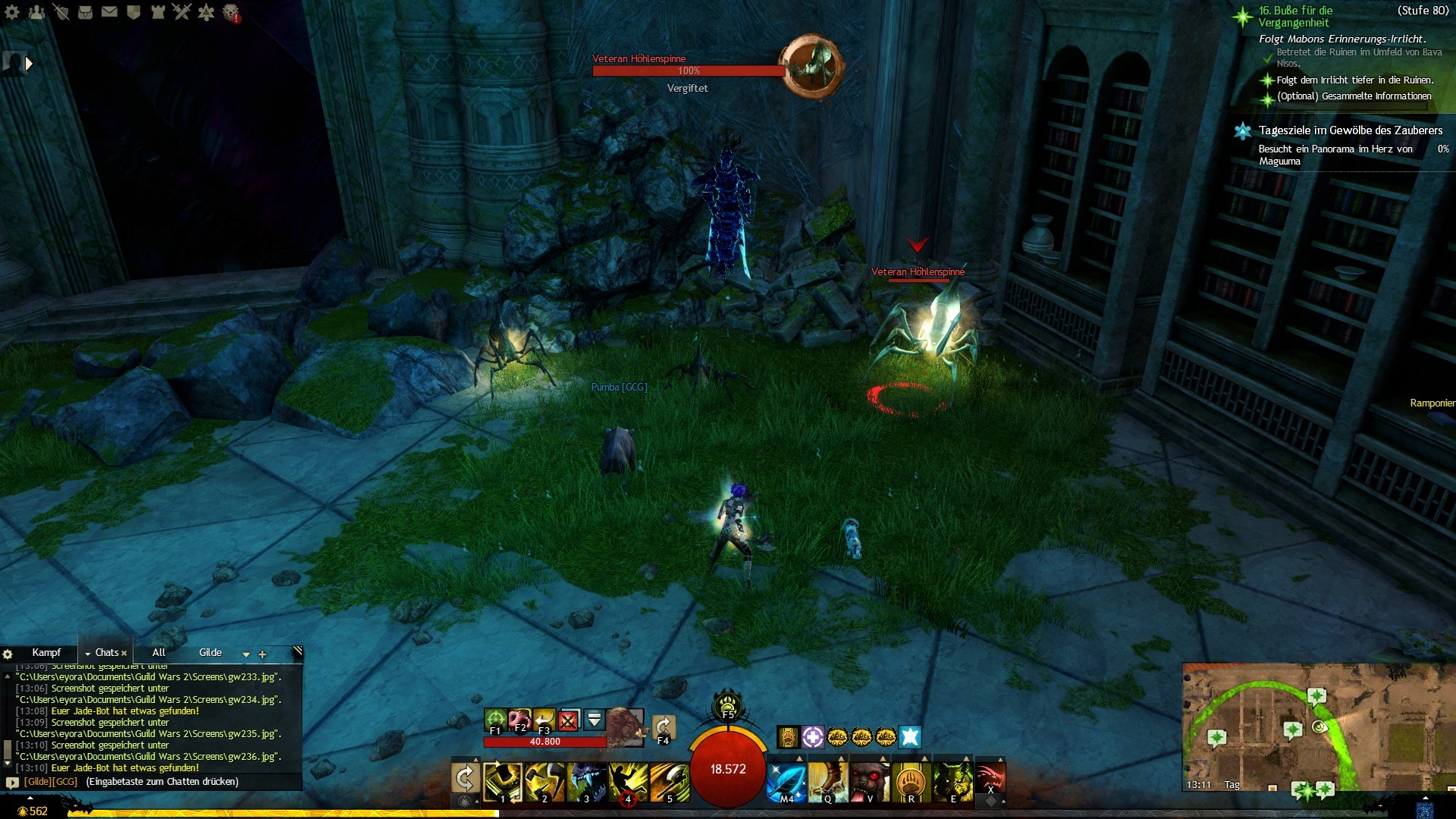Open the mail envelope icon
Screen dimensions: 1456x819
109,12
